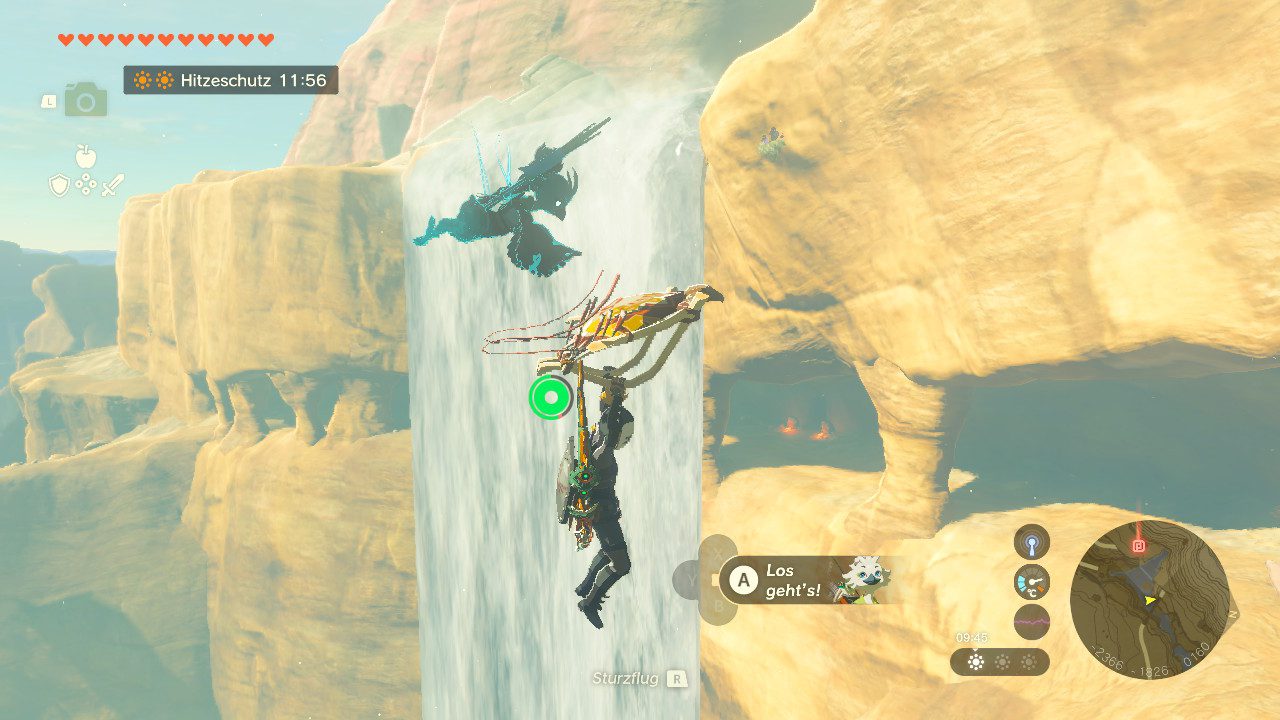1280x720 pixels.
Task: Select the camera ability icon
Action: tap(86, 100)
